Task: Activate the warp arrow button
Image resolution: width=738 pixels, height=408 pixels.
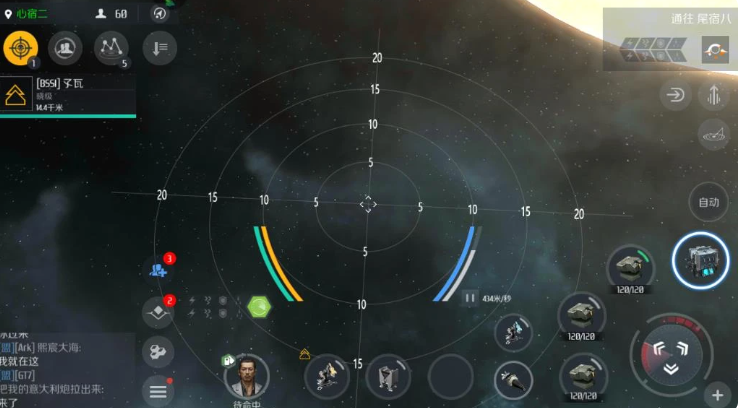Action: pos(673,96)
